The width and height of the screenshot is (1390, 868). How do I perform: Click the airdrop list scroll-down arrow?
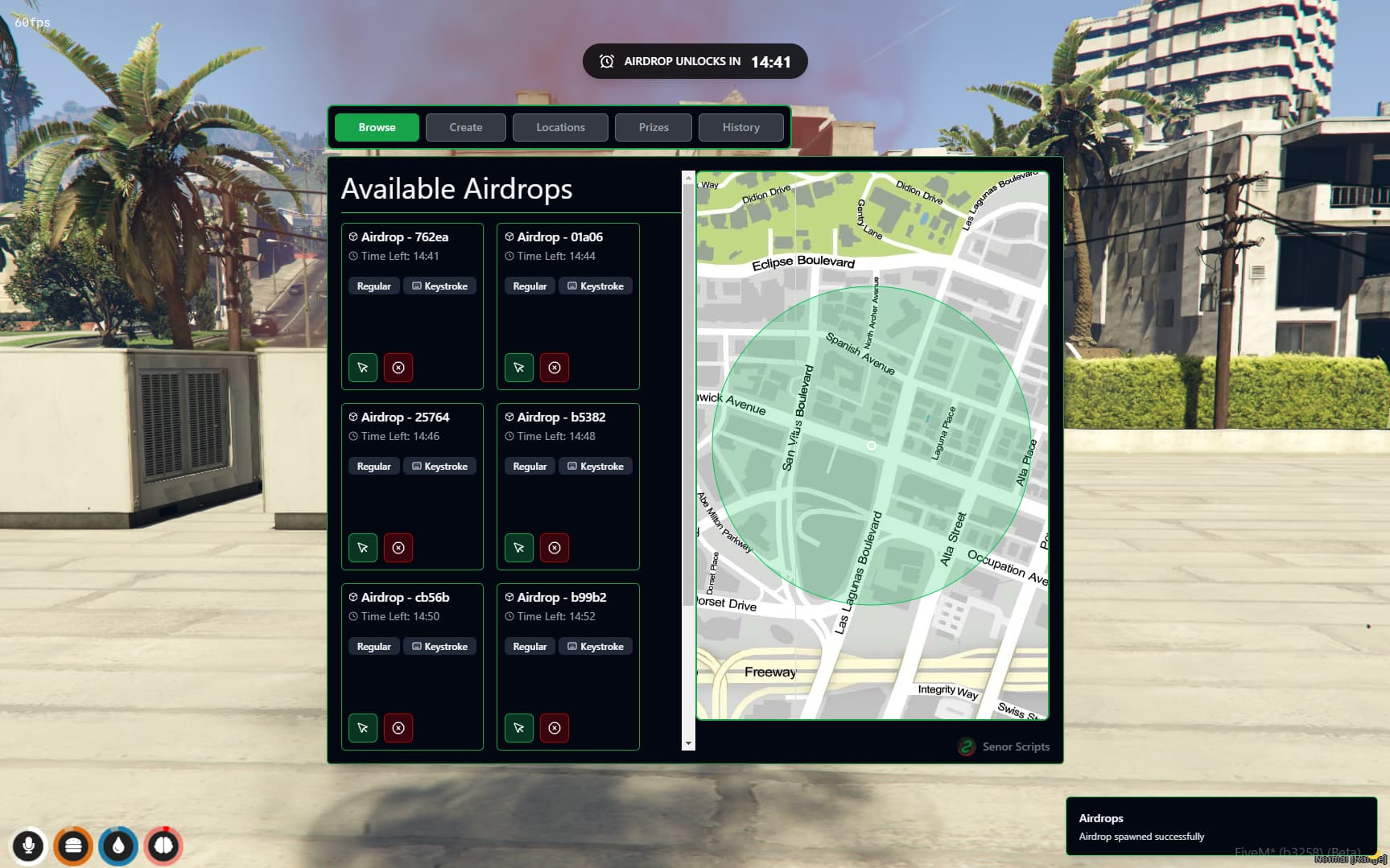(x=688, y=743)
